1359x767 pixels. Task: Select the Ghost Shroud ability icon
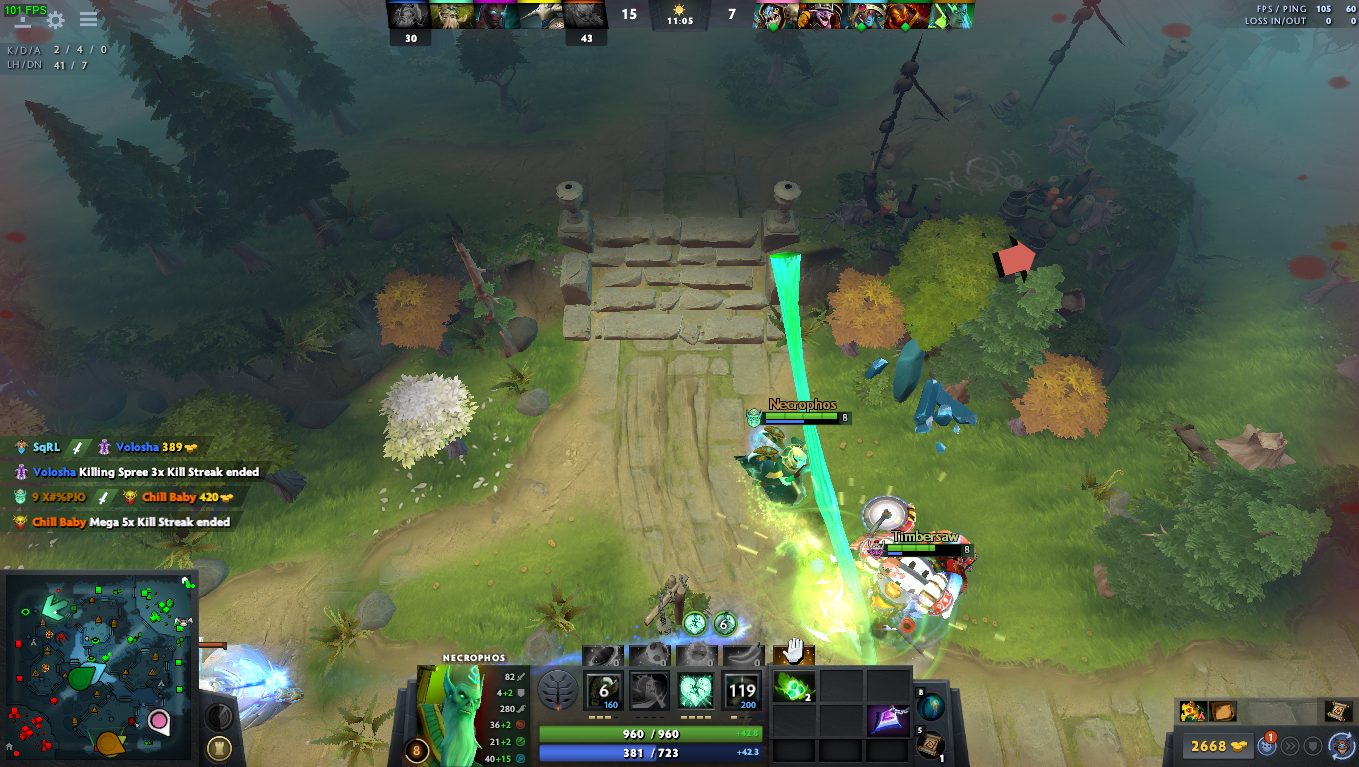point(649,690)
